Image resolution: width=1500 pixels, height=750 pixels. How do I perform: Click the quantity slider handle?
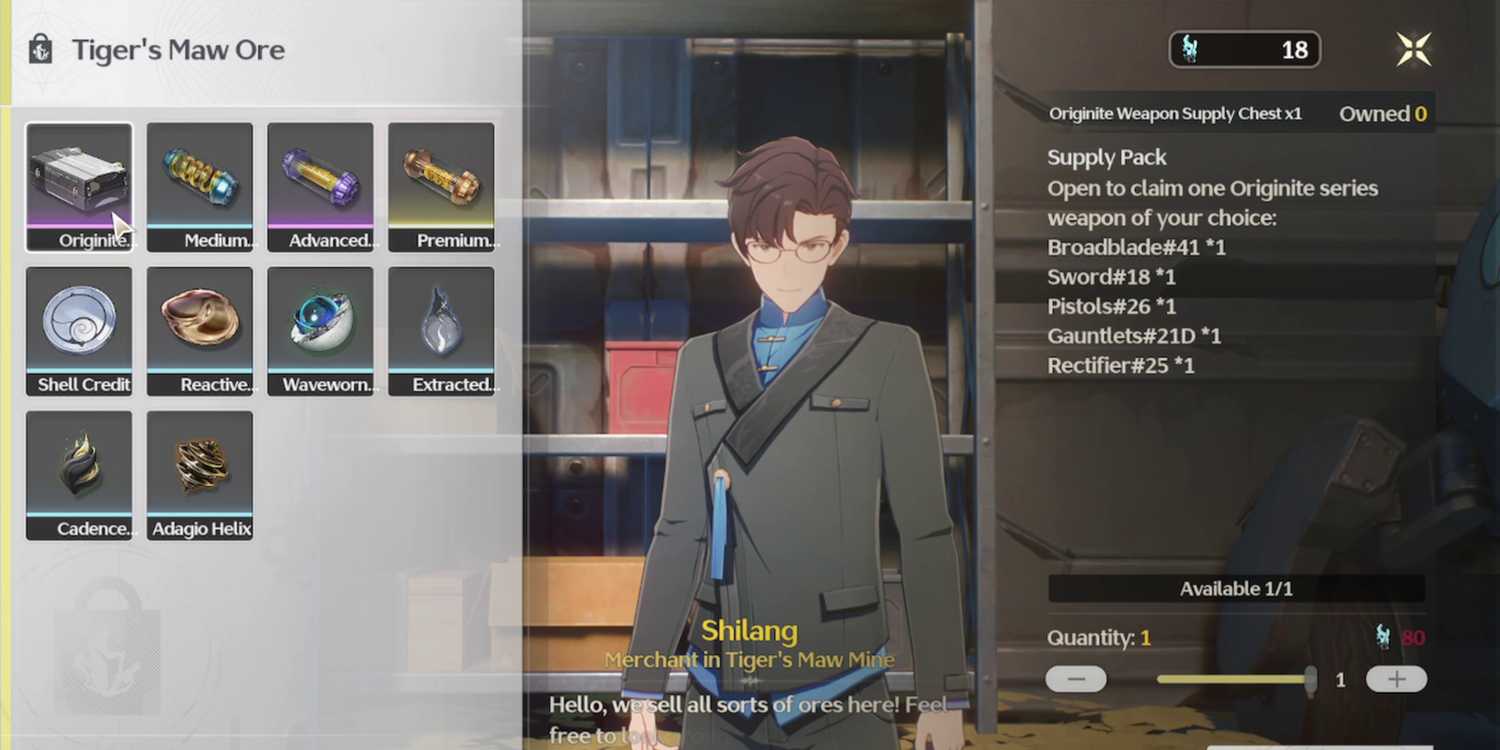point(1310,680)
